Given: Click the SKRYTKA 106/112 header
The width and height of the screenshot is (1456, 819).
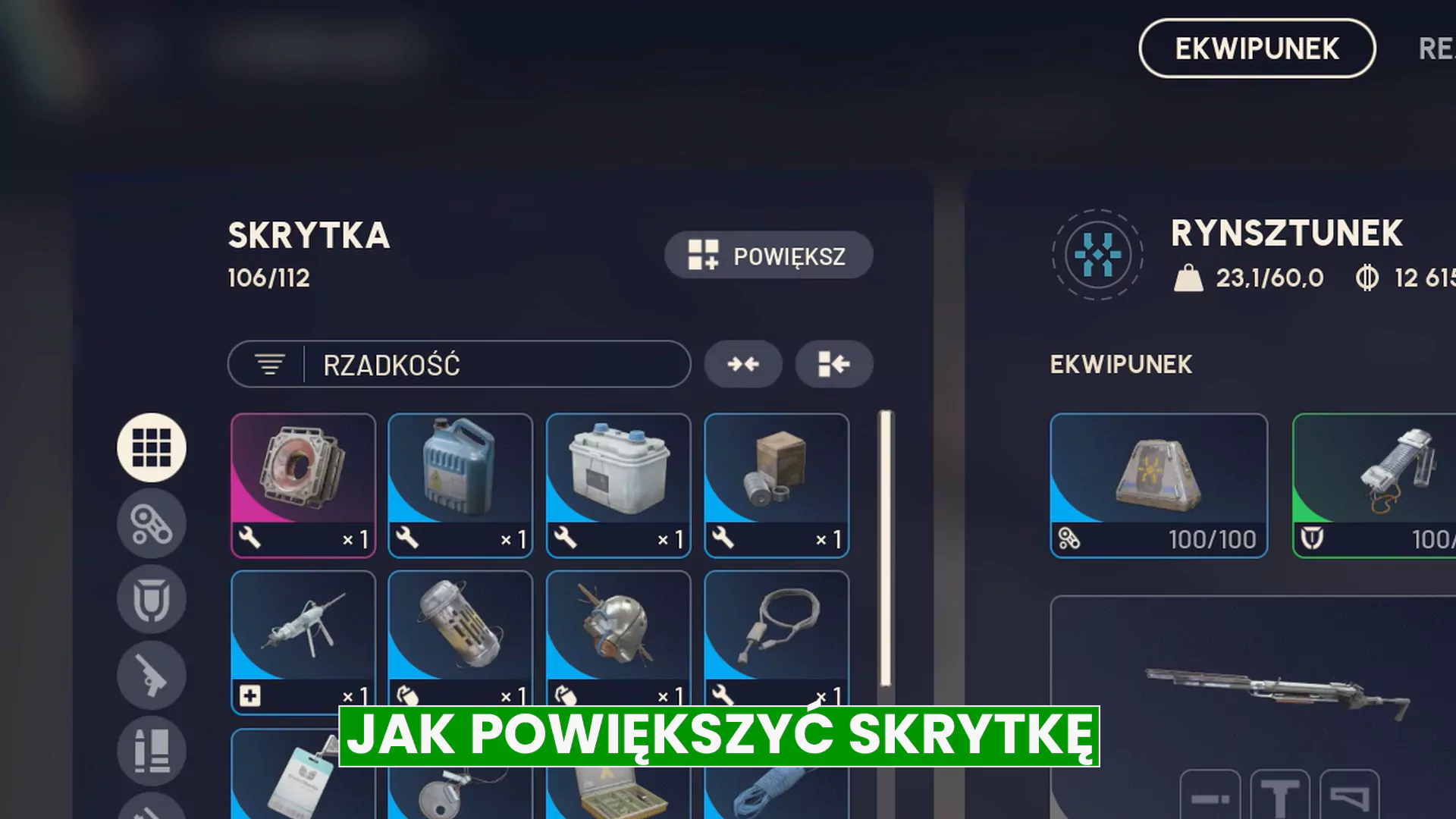Looking at the screenshot, I should [308, 250].
